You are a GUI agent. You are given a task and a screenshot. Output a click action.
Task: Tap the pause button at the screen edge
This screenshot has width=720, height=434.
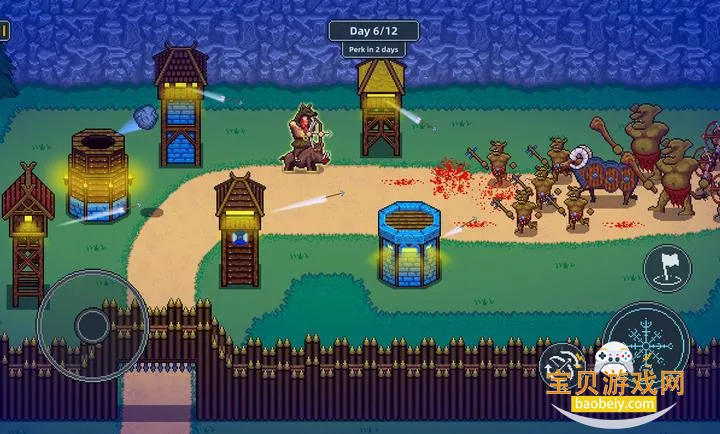click(4, 31)
